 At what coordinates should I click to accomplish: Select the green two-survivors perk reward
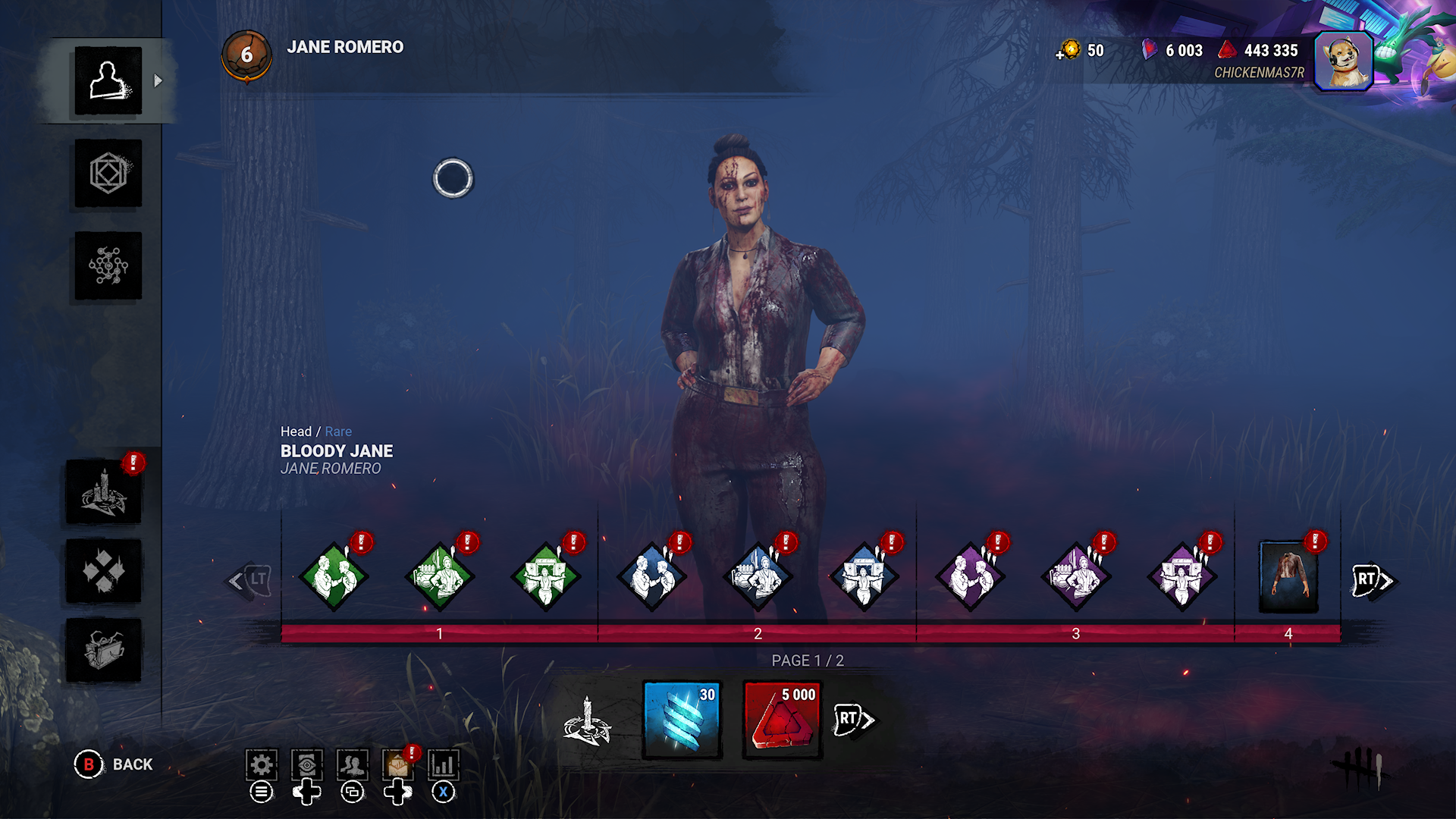(334, 577)
